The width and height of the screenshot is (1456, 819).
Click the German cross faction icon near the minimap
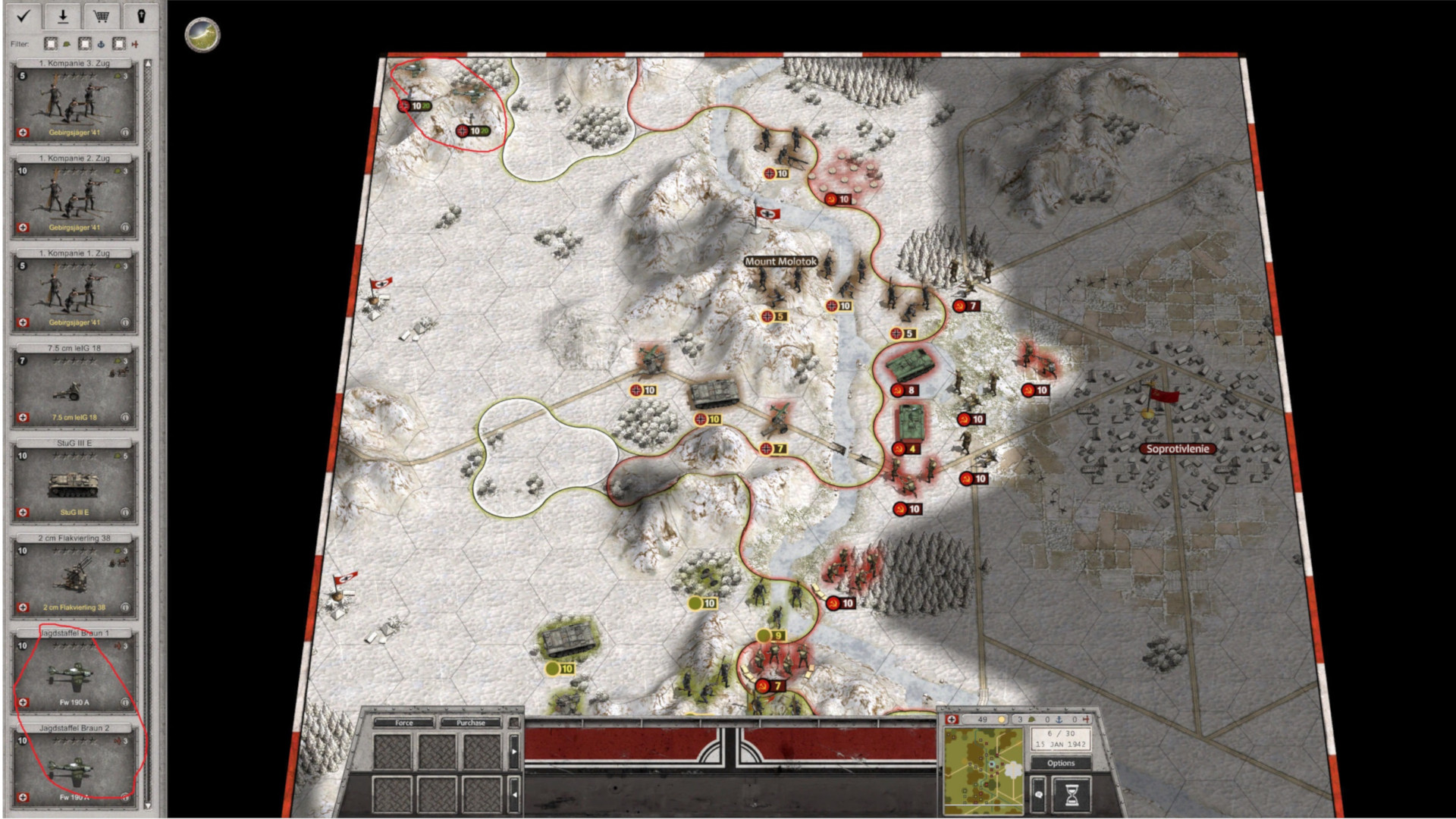click(x=952, y=719)
